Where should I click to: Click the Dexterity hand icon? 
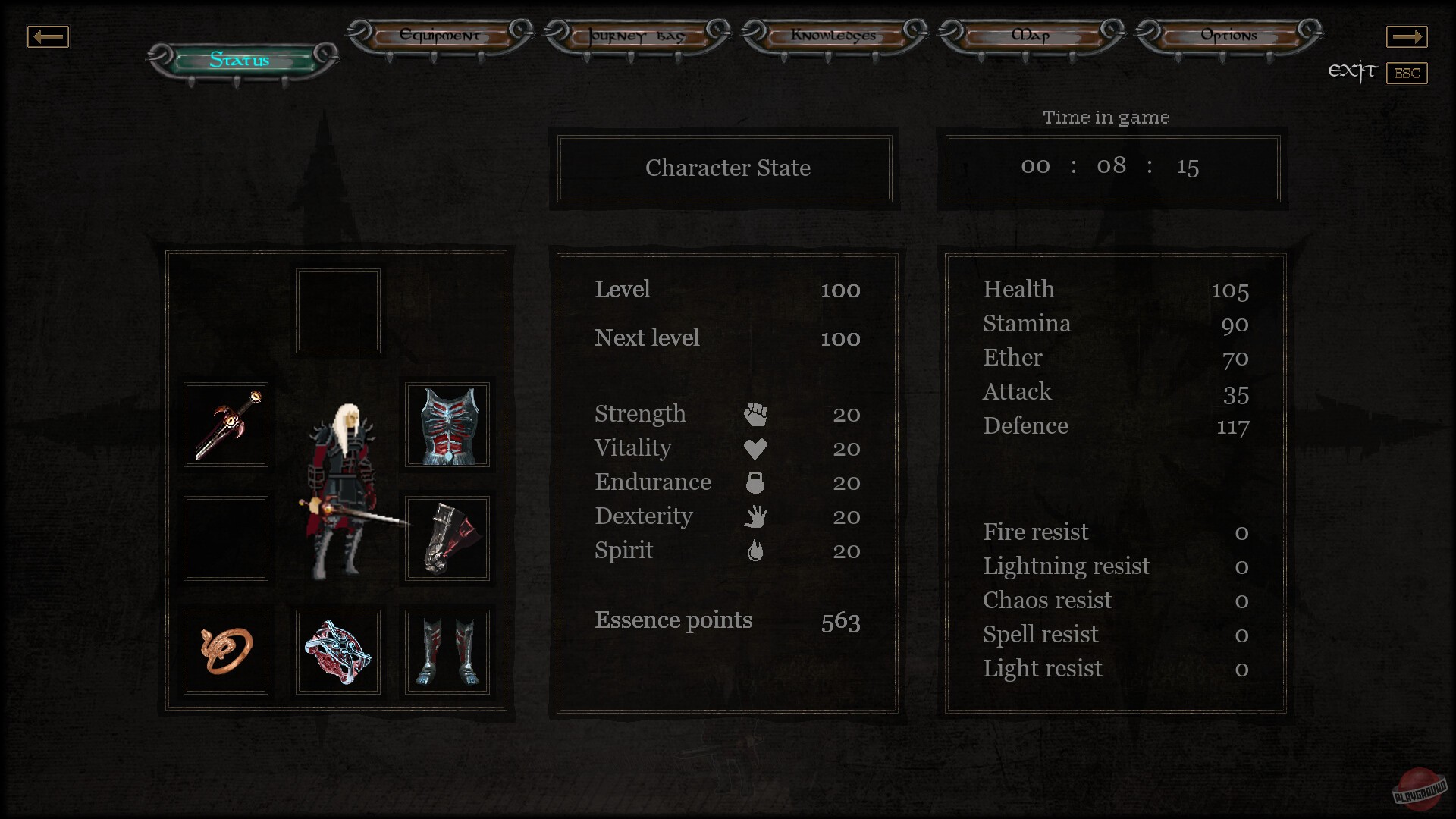pyautogui.click(x=756, y=516)
